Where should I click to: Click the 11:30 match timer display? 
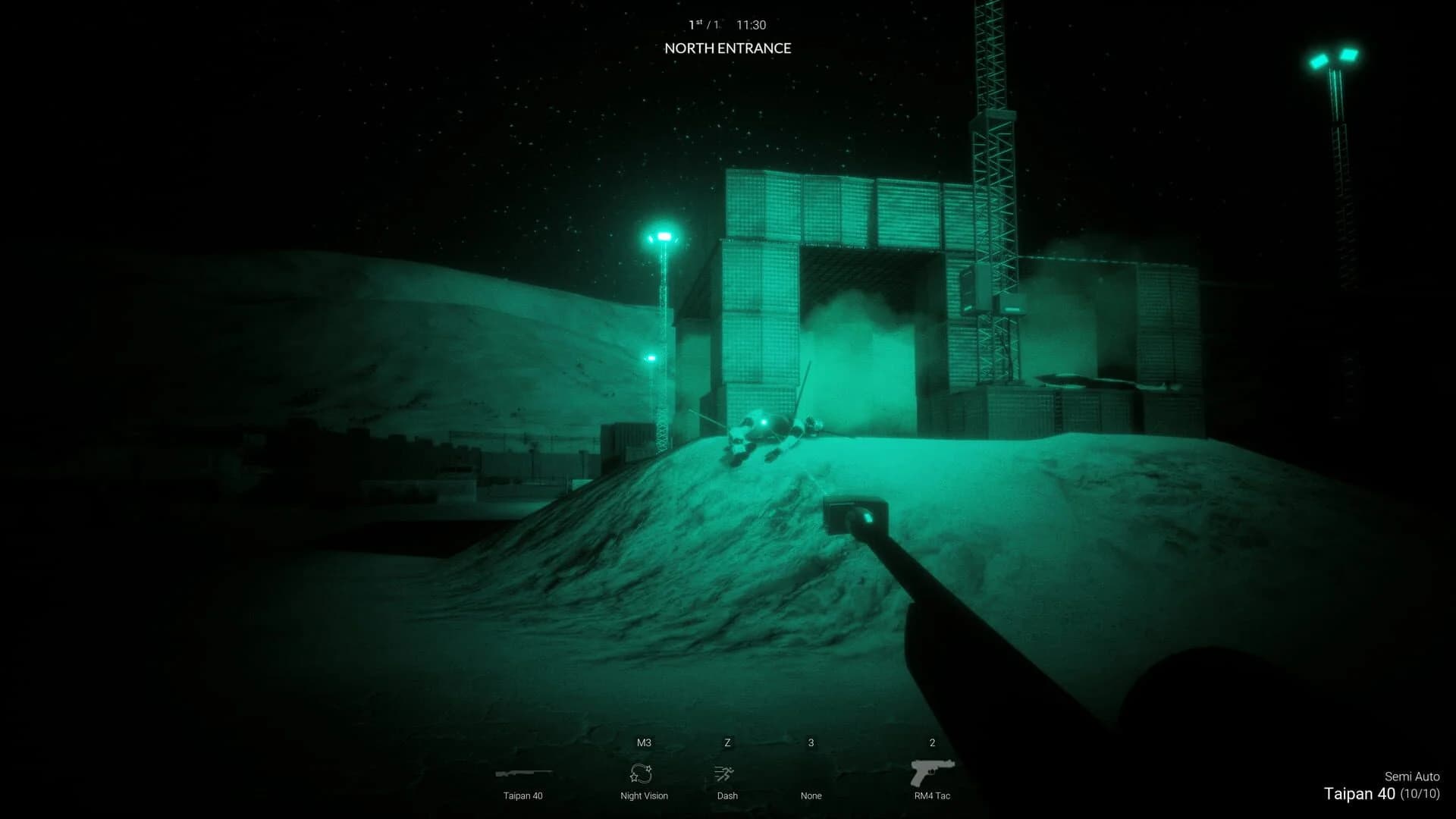pos(751,24)
